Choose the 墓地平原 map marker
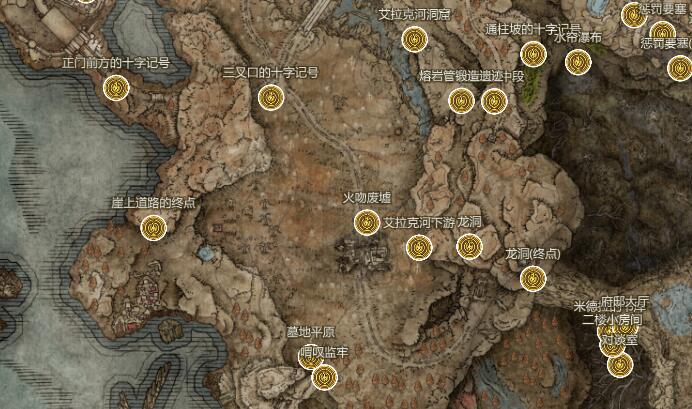Viewport: 692px width, 409px height. (x=310, y=357)
